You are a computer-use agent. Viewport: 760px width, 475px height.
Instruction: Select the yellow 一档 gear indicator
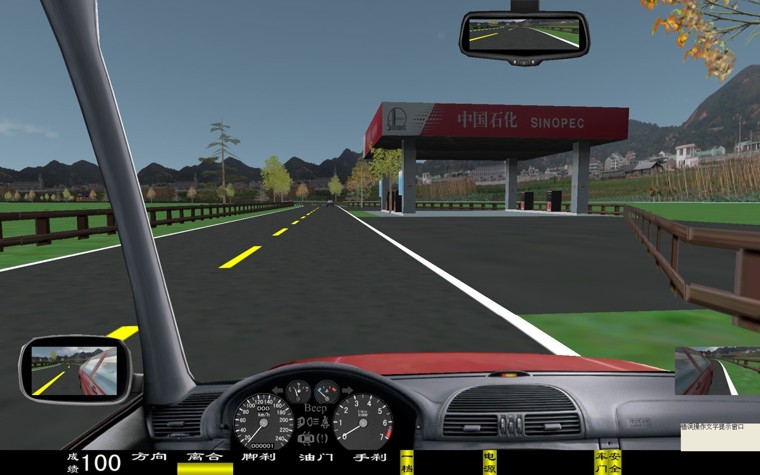[406, 462]
